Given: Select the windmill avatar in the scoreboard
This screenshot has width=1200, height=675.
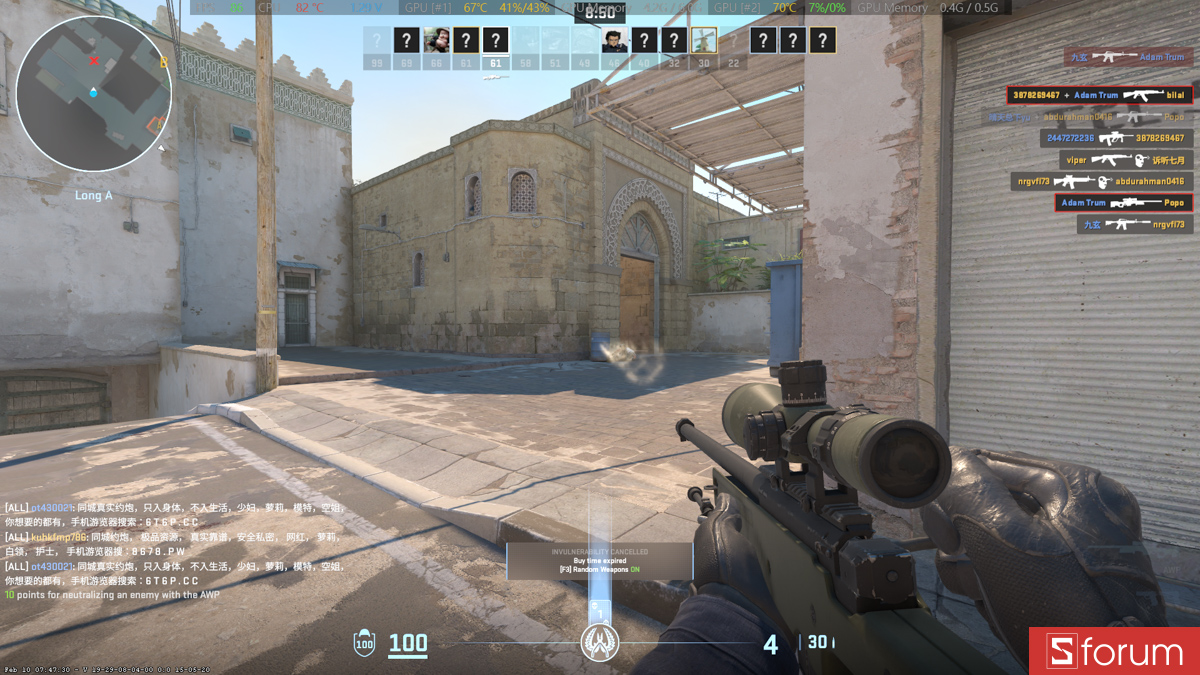Looking at the screenshot, I should pos(704,41).
